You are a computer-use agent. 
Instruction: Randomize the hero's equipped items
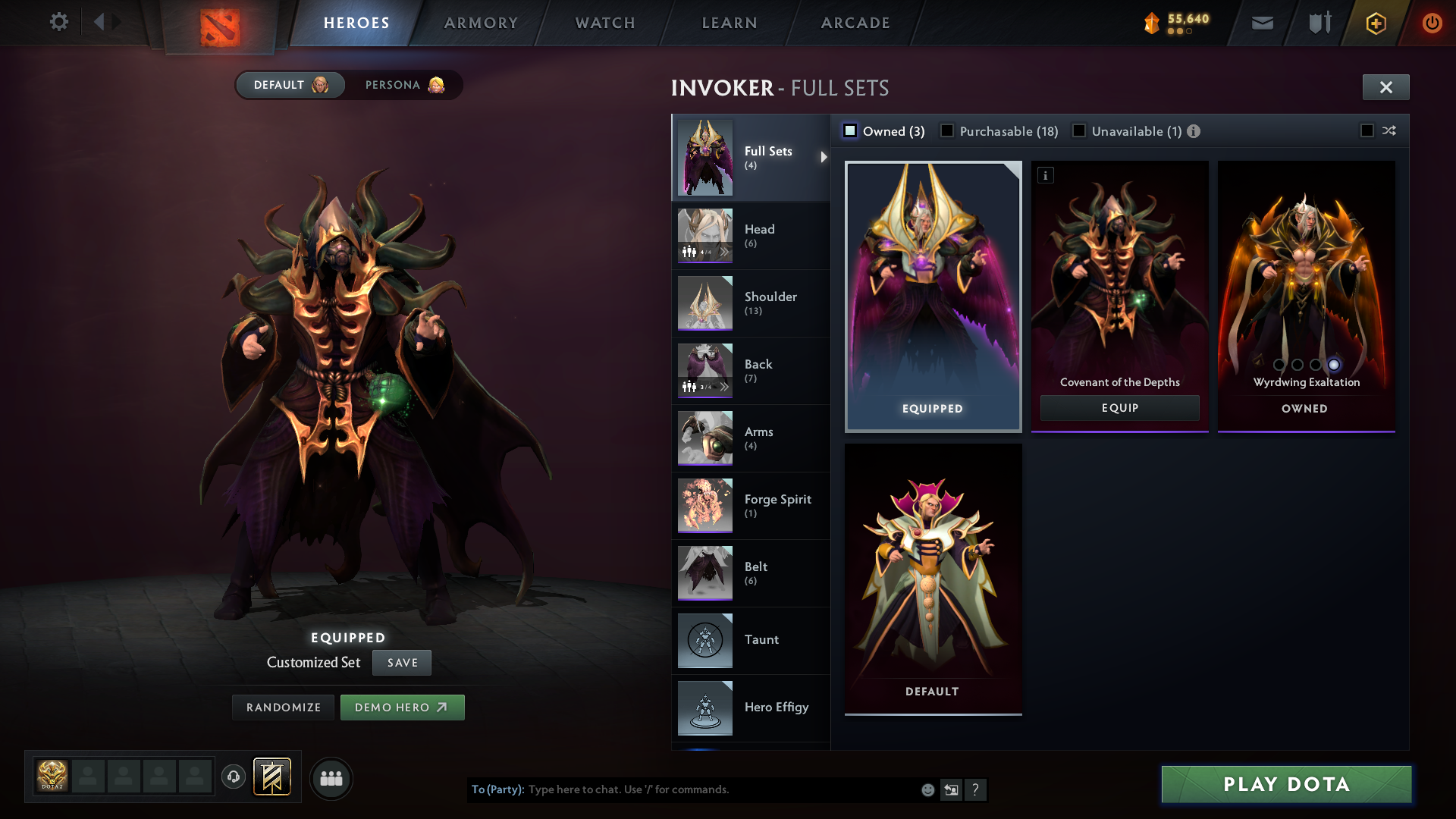point(283,708)
